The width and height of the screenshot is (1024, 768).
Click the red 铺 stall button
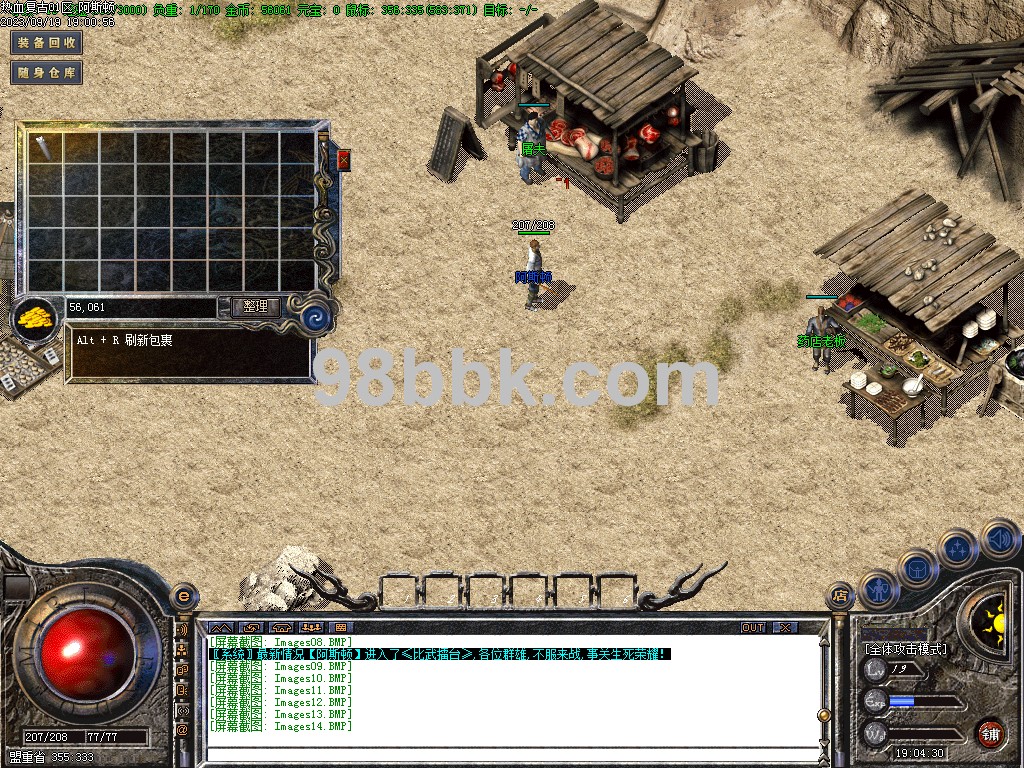(x=990, y=733)
